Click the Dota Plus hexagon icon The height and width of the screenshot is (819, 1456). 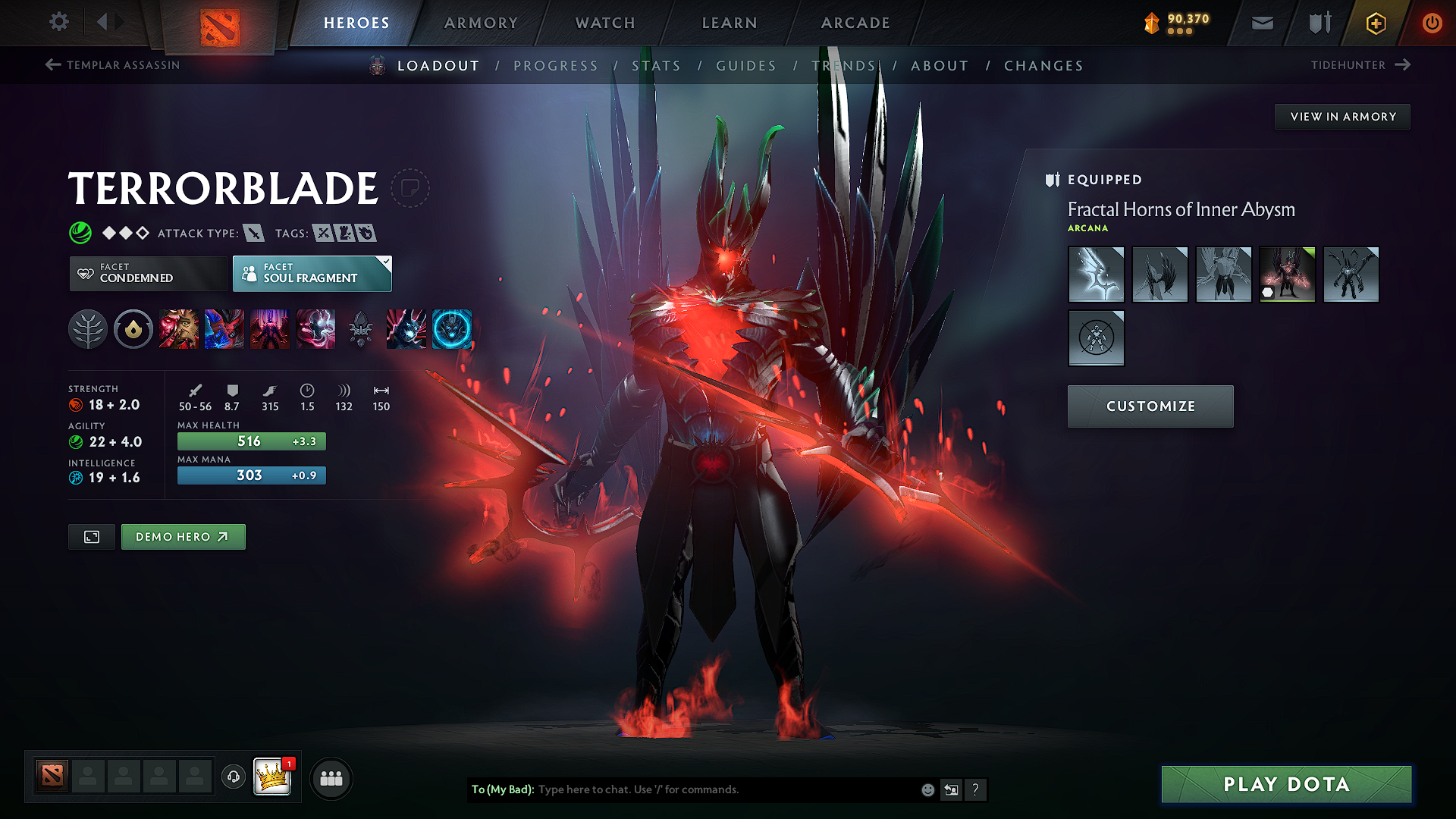[x=1375, y=23]
